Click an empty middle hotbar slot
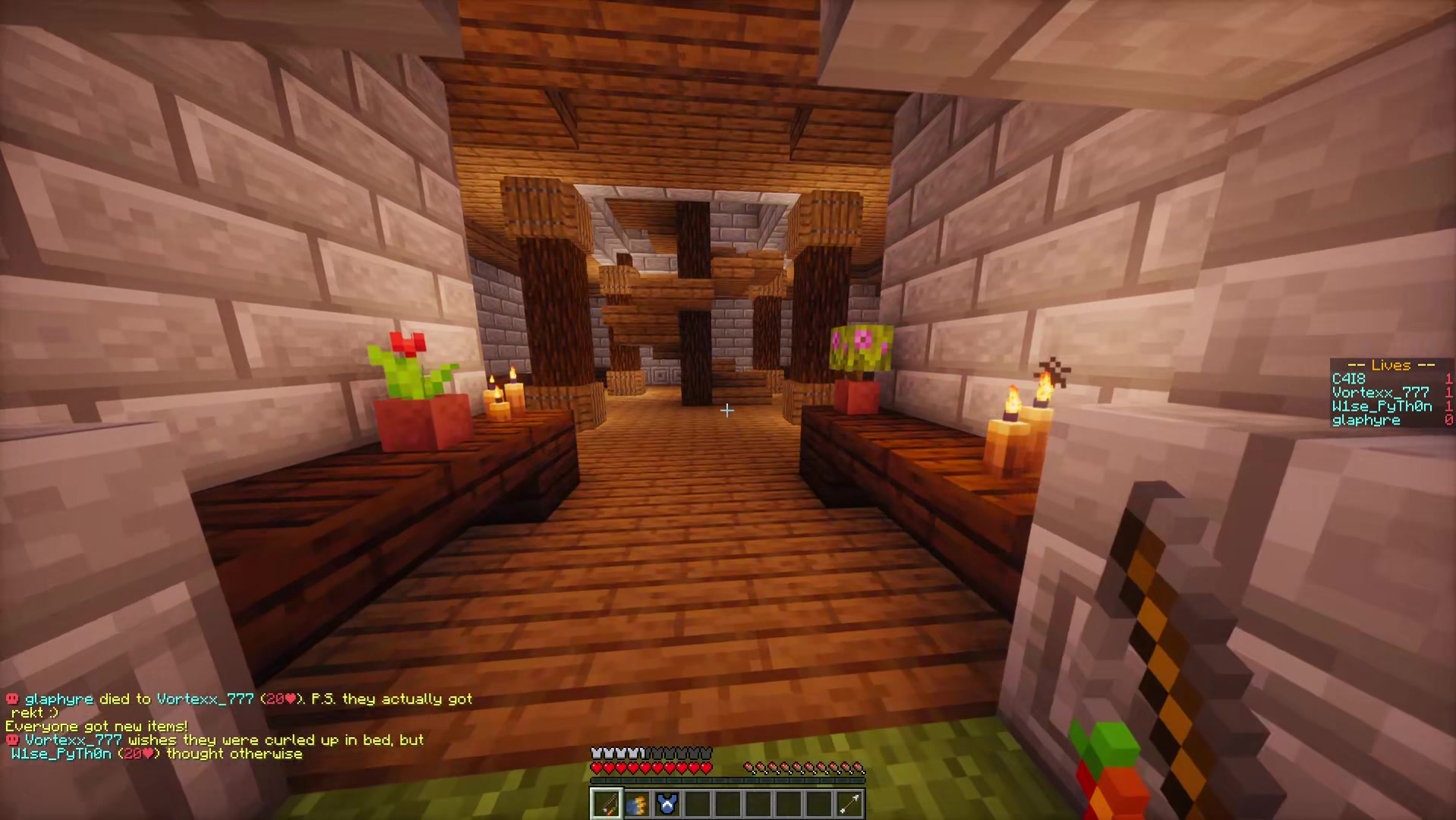 click(x=729, y=803)
